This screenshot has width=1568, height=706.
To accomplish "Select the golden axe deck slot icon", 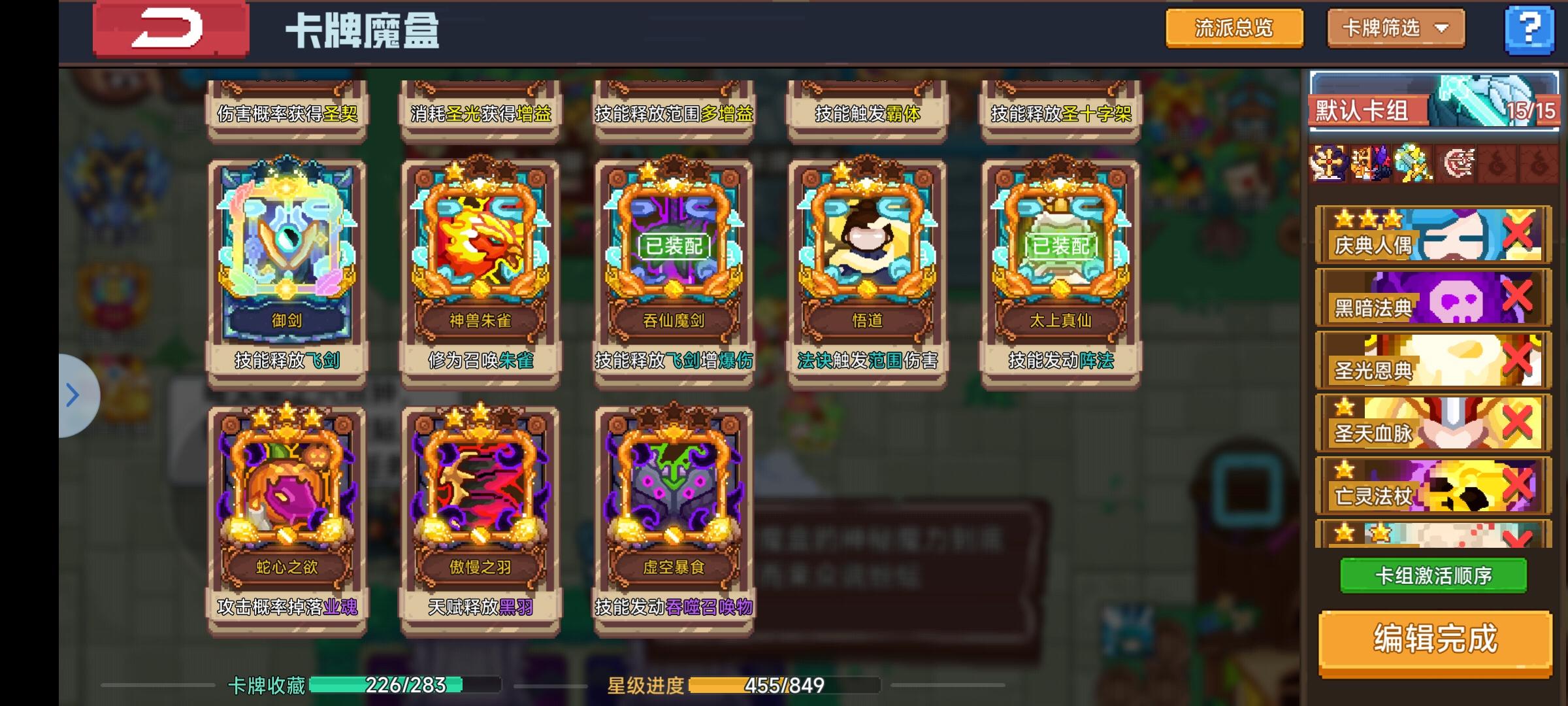I will [x=1411, y=167].
